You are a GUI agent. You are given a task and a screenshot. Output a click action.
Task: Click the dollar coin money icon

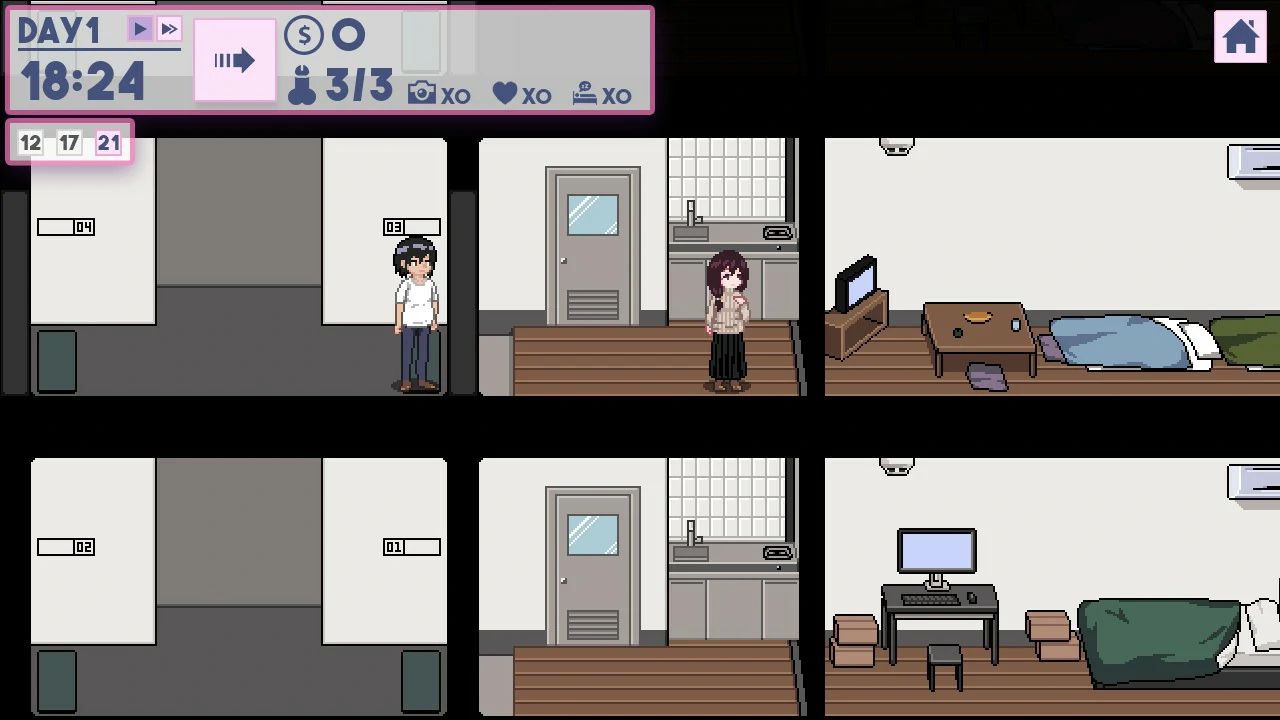[303, 35]
